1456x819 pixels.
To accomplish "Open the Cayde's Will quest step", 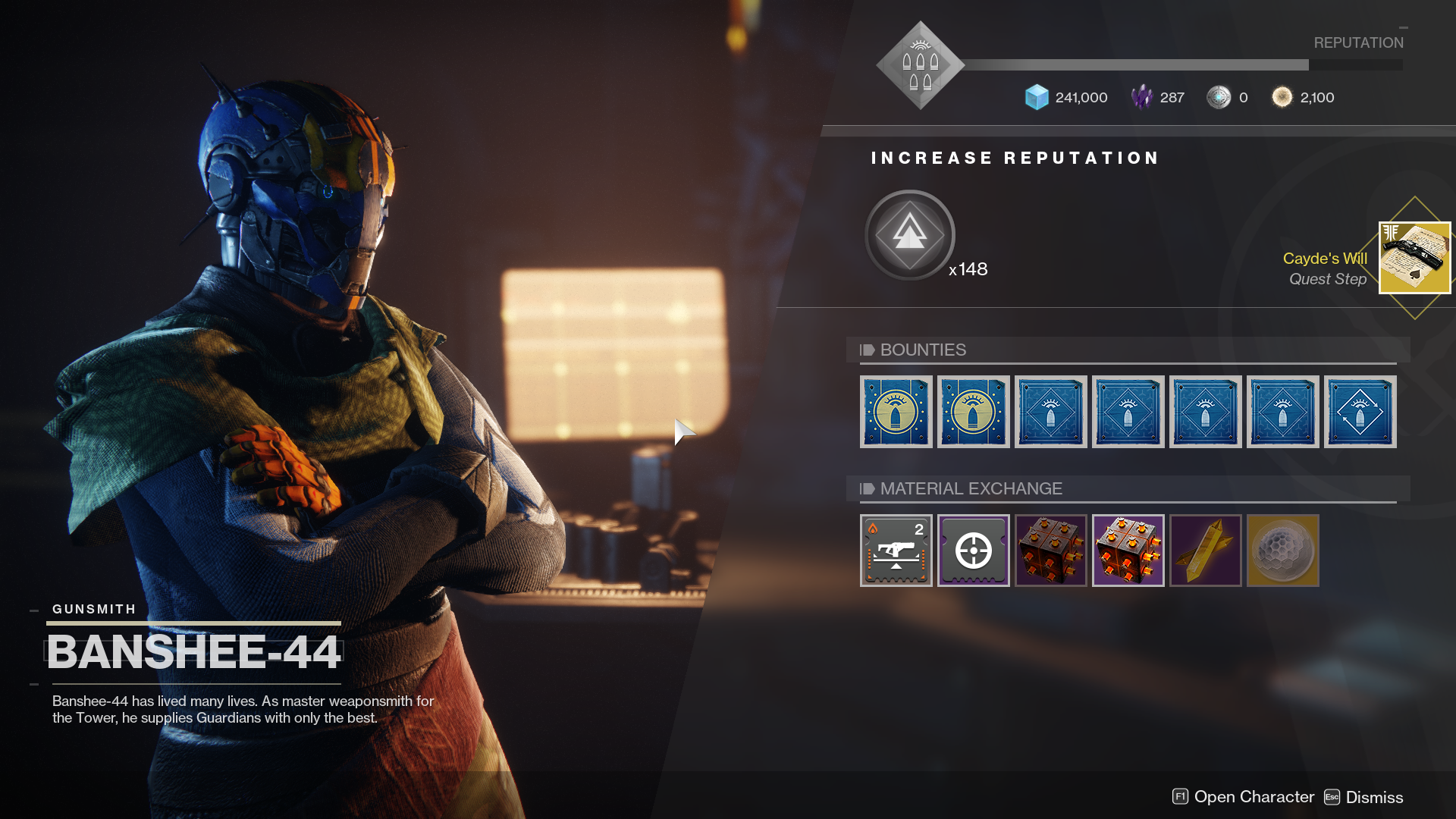I will (x=1414, y=258).
